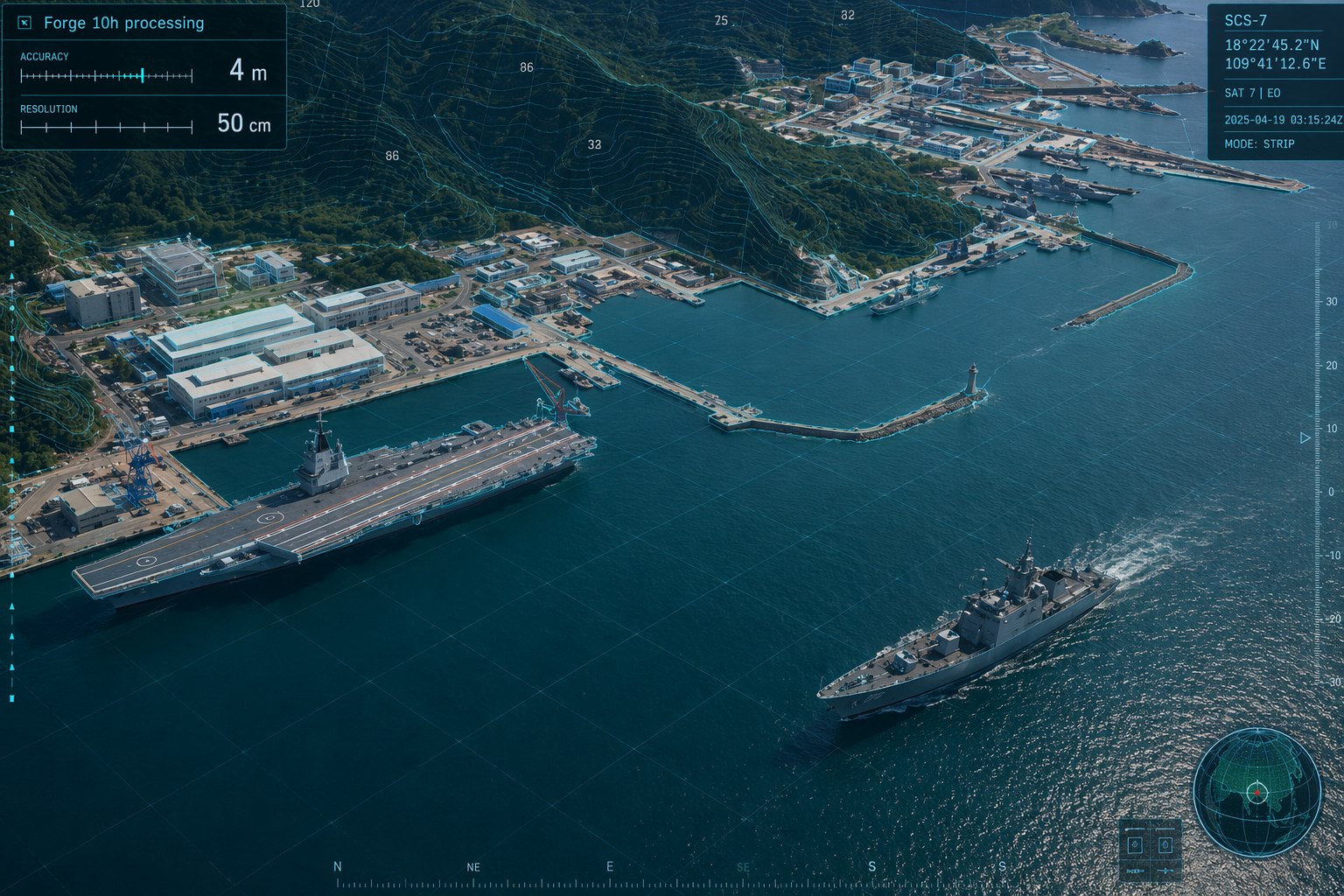Click the Forge processing panel icon
The image size is (1344, 896).
coord(24,23)
